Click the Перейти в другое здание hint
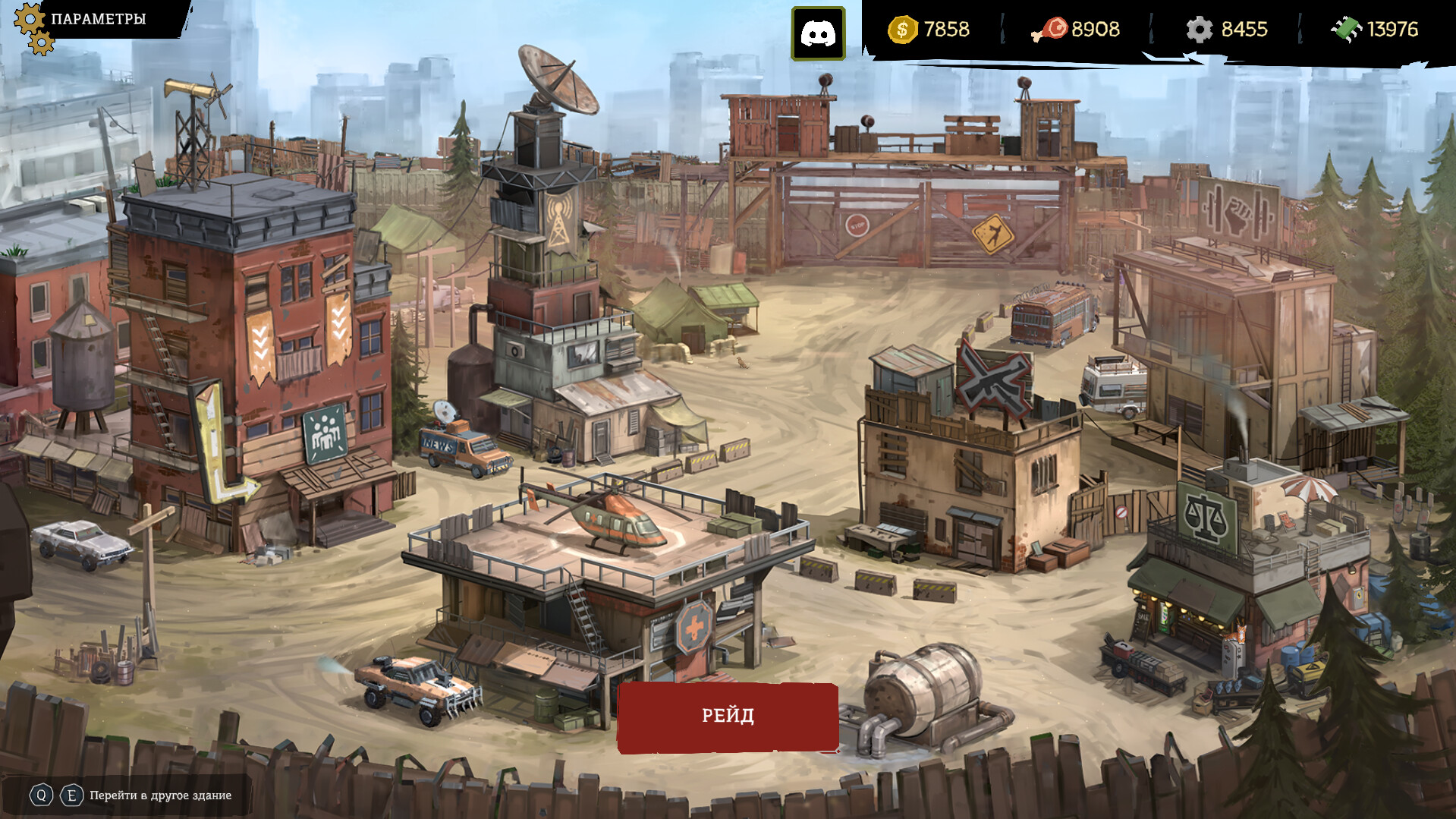This screenshot has height=819, width=1456. (x=159, y=795)
